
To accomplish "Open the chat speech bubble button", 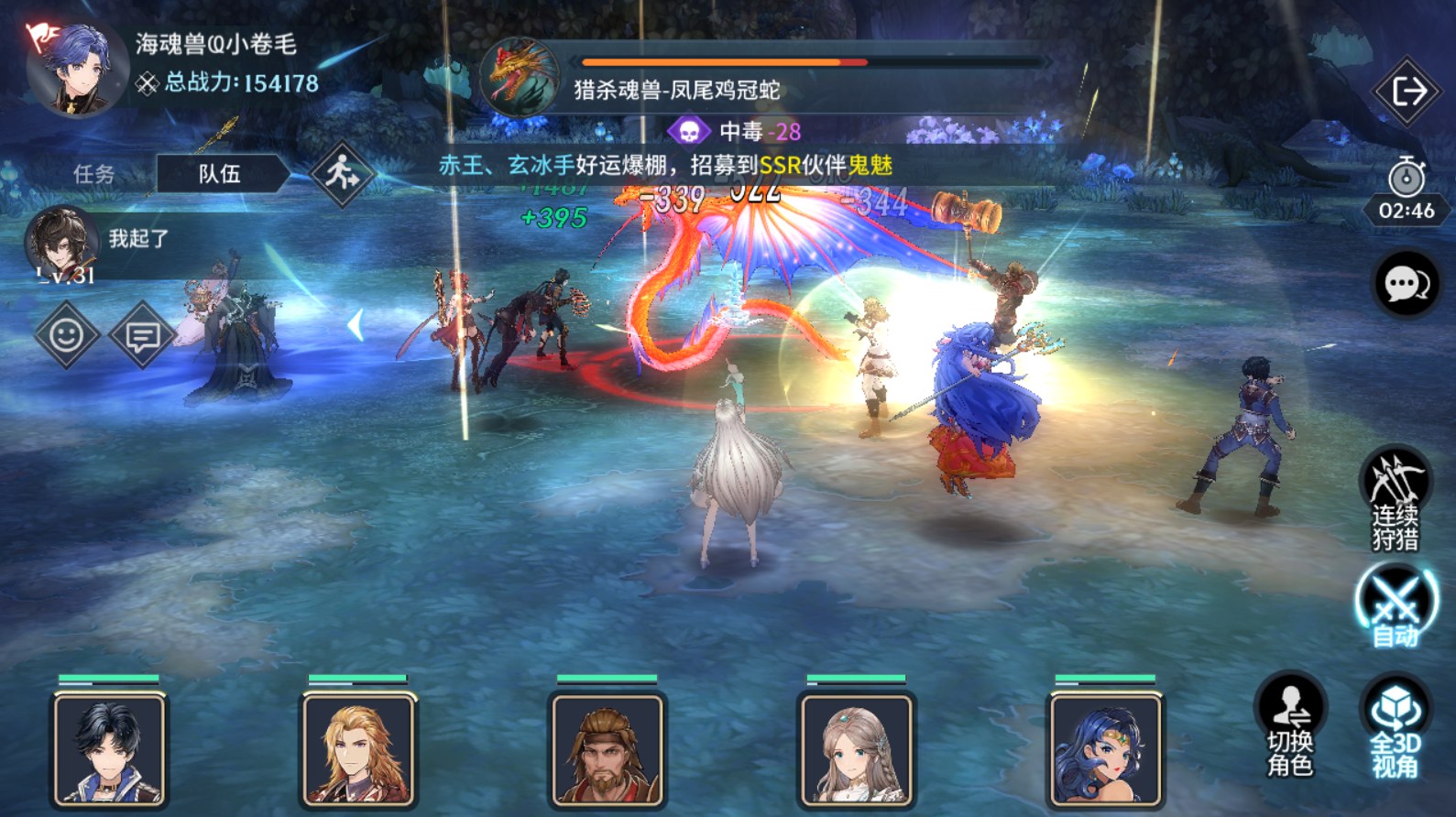I will coord(1406,285).
